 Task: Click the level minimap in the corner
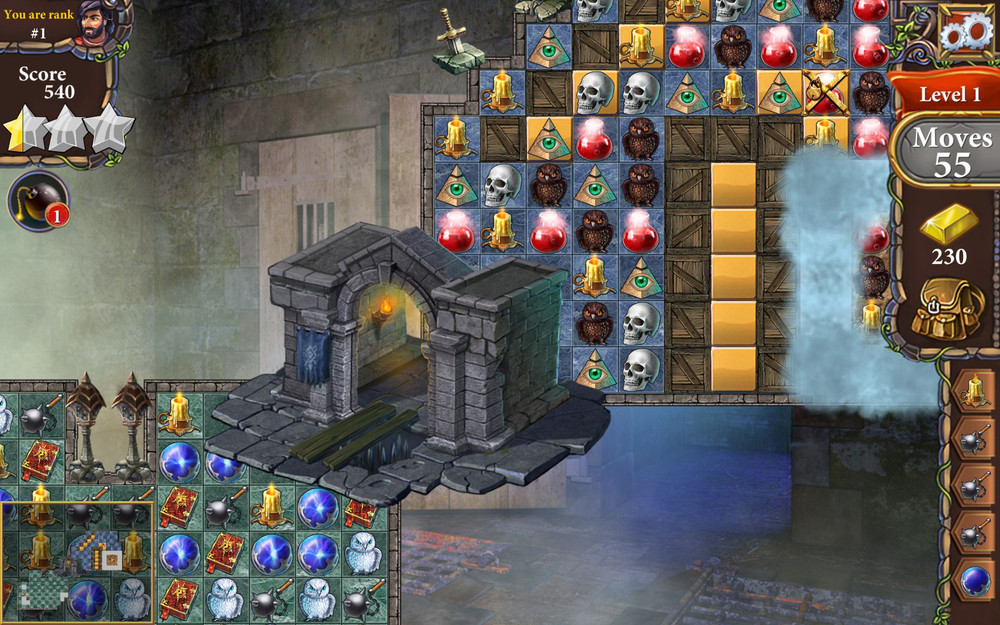tap(77, 561)
